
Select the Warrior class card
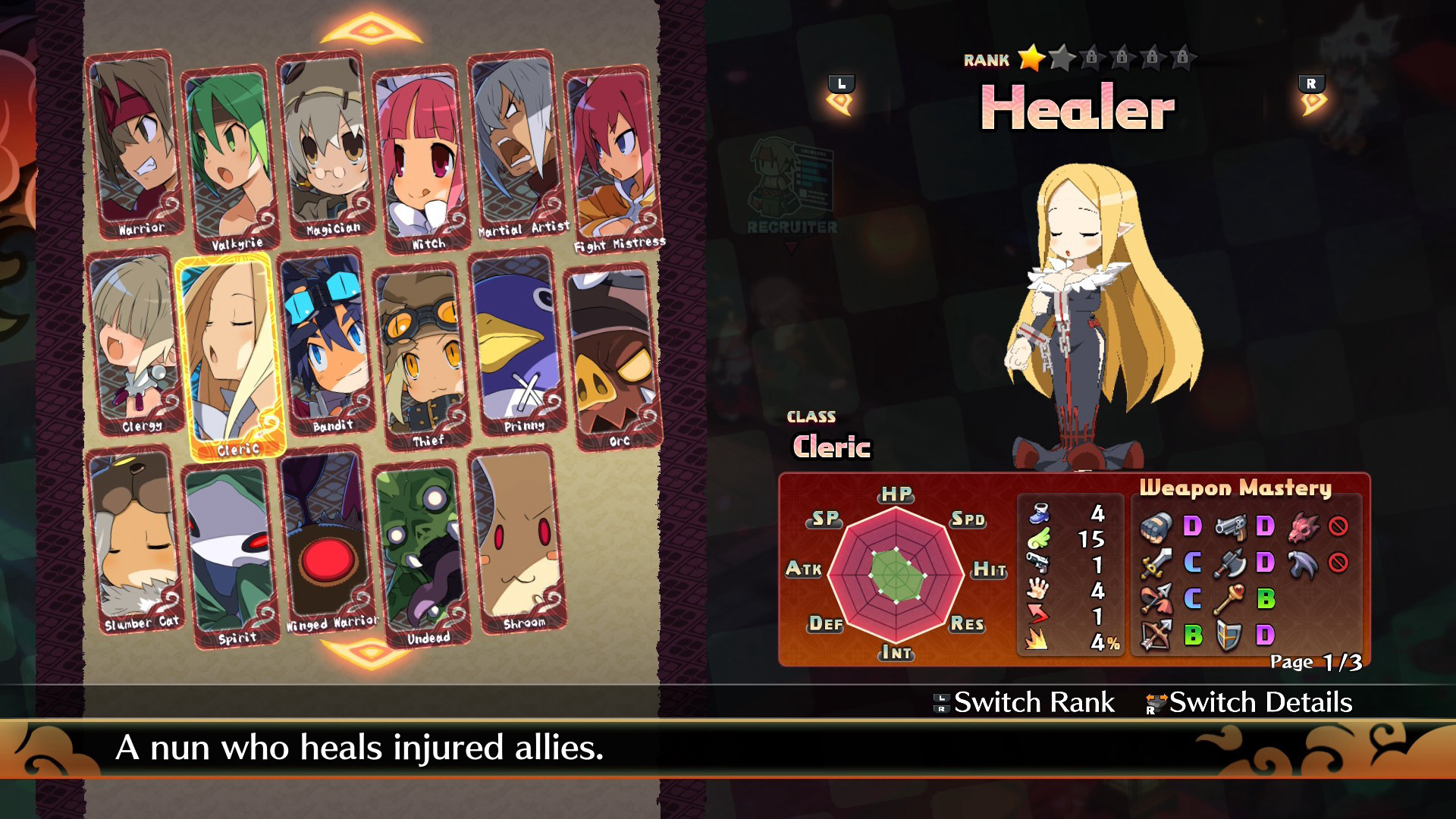135,144
